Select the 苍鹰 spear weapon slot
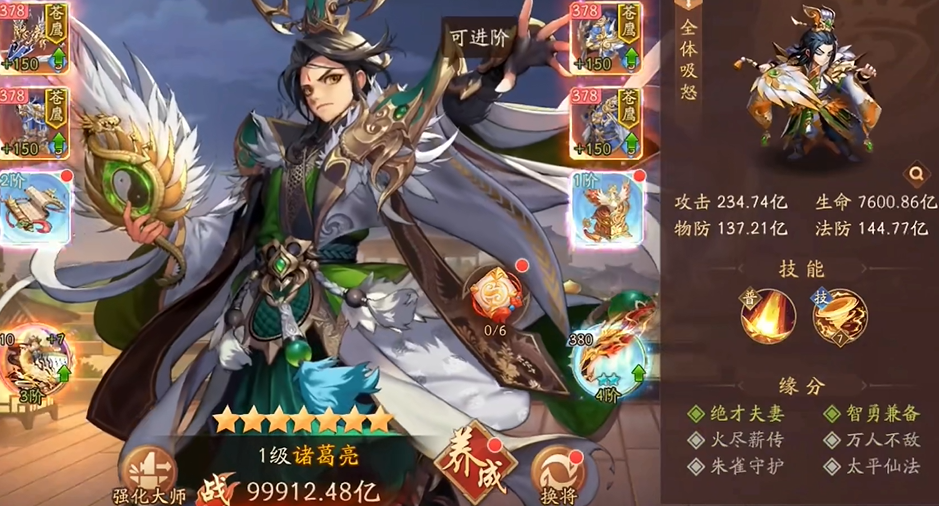Viewport: 939px width, 506px height. tap(33, 38)
